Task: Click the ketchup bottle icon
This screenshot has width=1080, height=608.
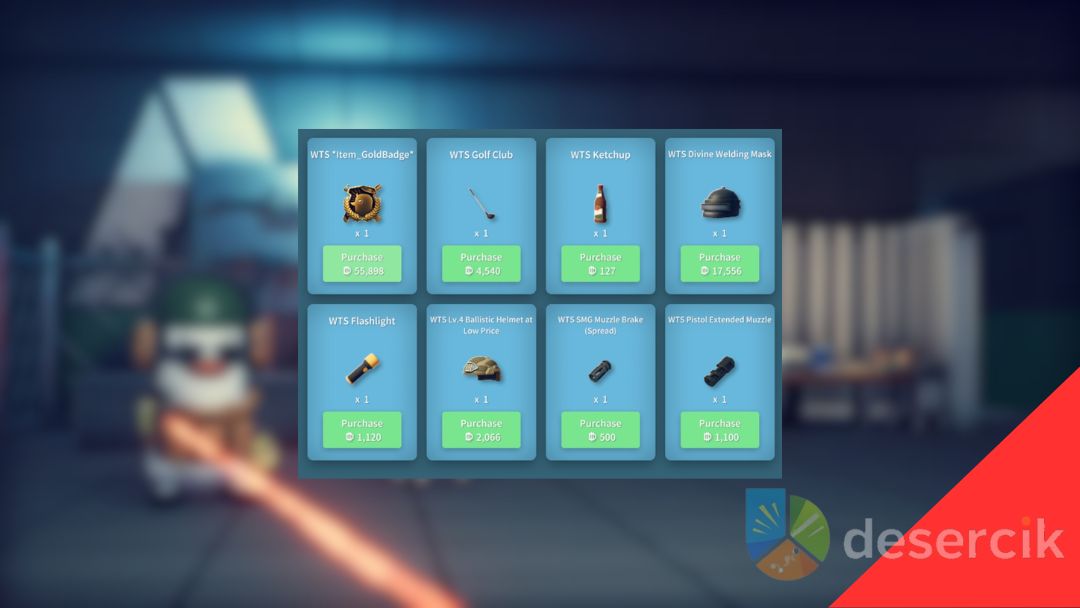Action: tap(600, 204)
